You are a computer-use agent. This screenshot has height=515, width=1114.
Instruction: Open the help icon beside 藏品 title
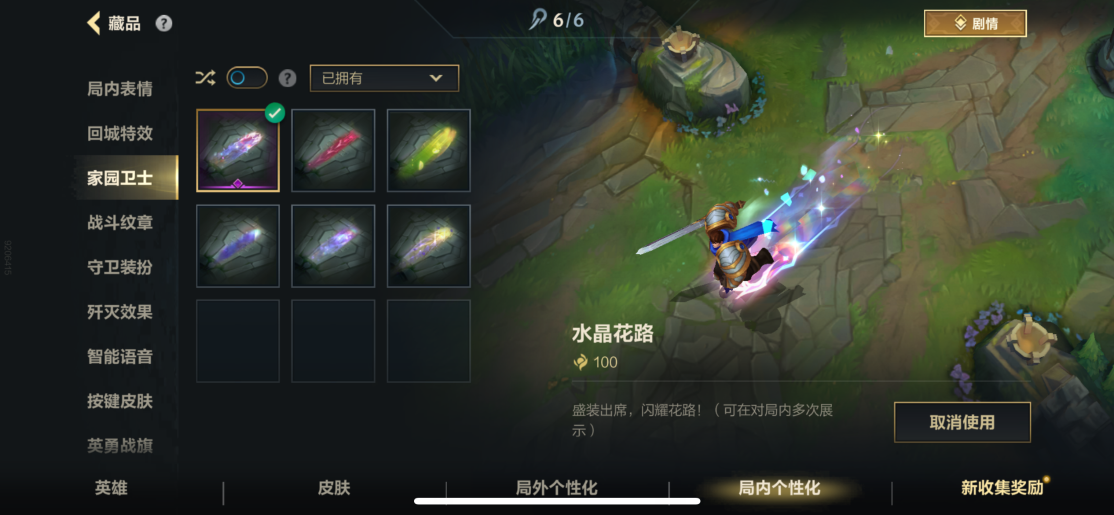click(x=164, y=23)
